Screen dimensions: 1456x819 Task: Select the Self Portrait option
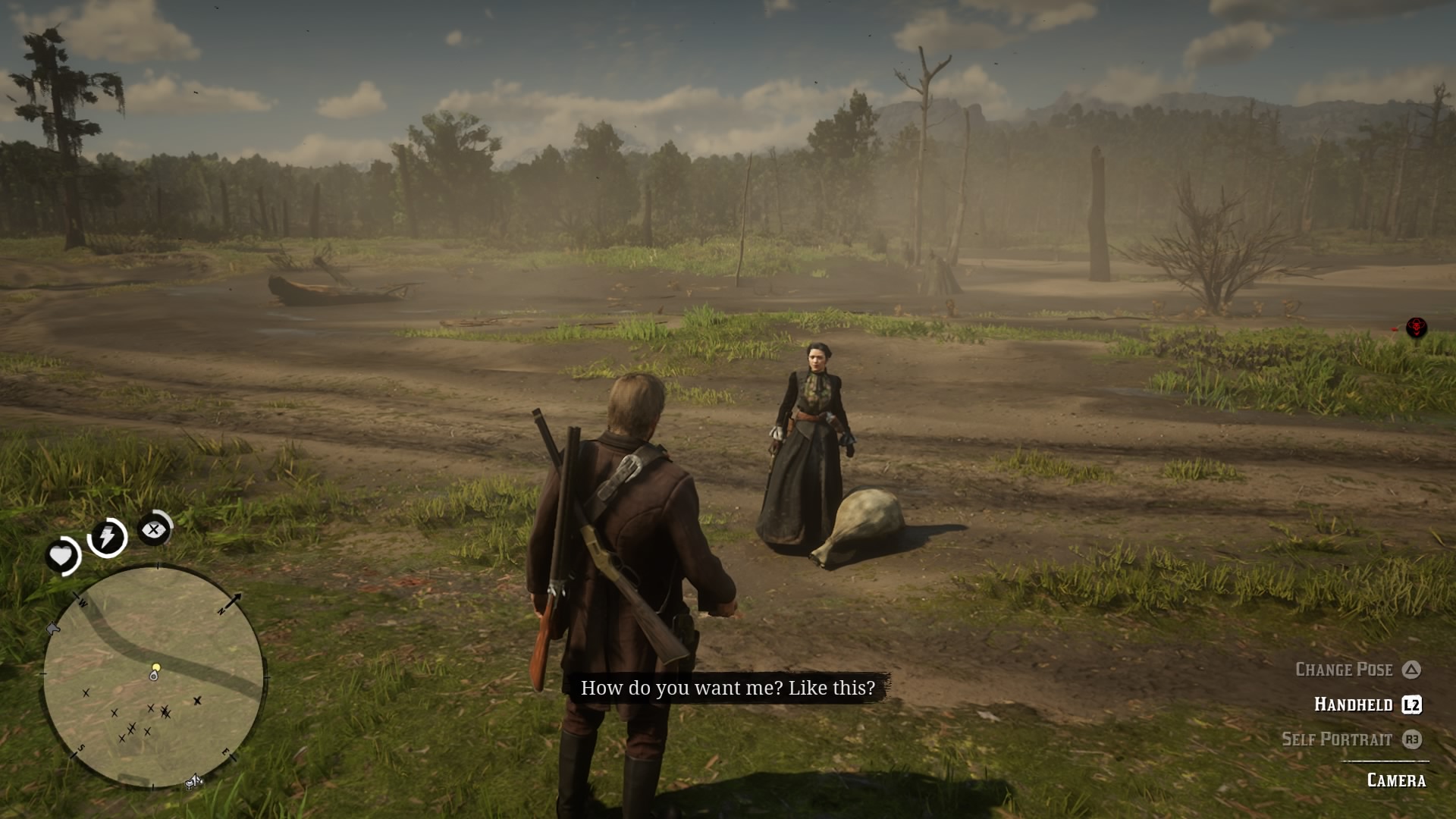point(1338,739)
